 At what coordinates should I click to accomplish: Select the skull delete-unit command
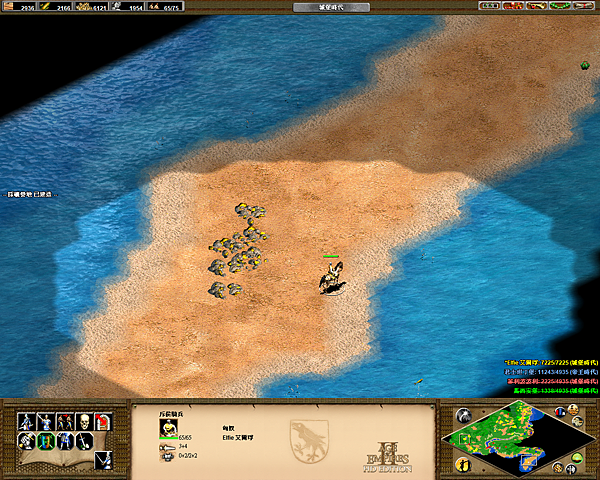coord(85,421)
